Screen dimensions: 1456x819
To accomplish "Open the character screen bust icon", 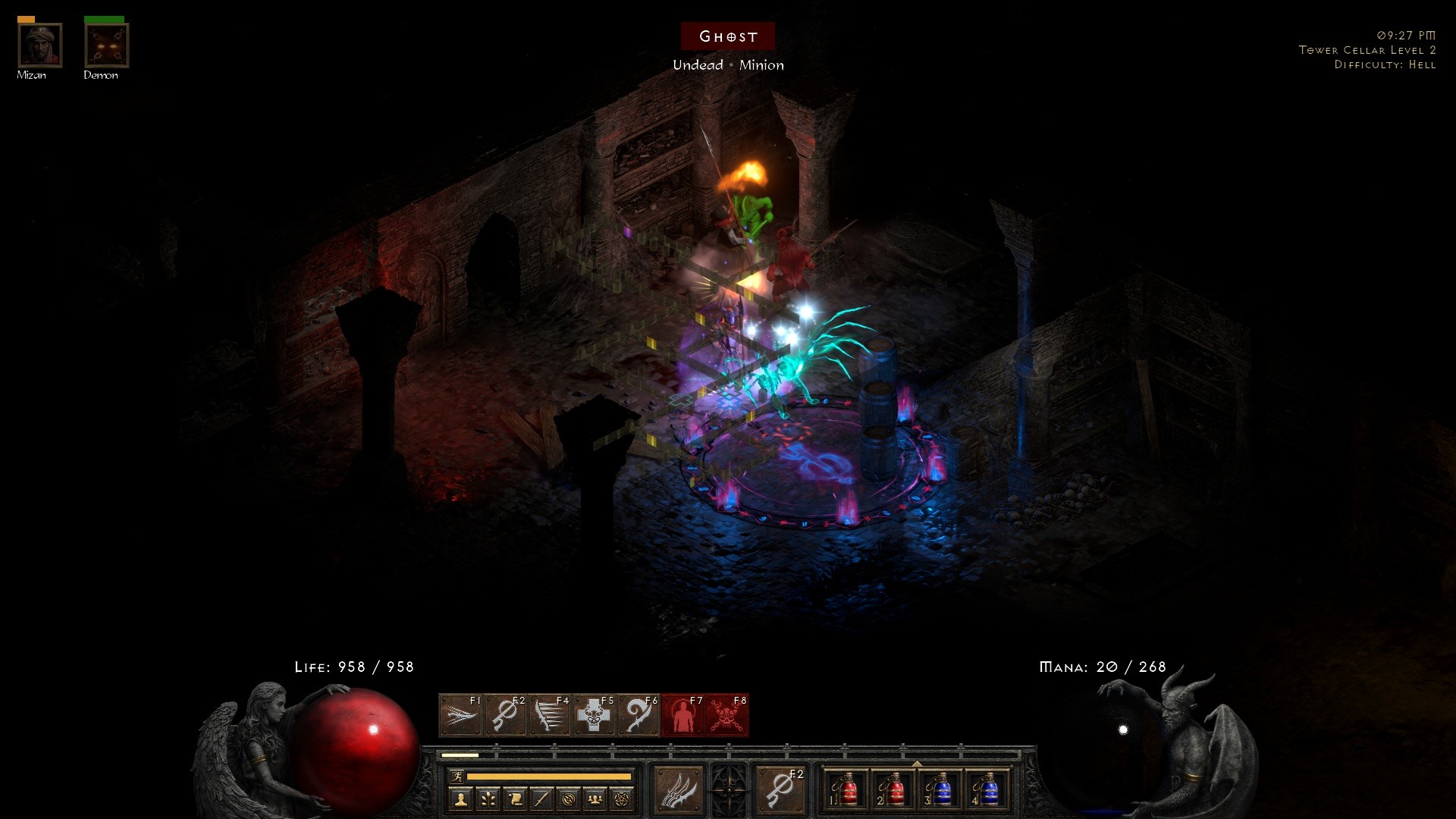I will pyautogui.click(x=461, y=799).
